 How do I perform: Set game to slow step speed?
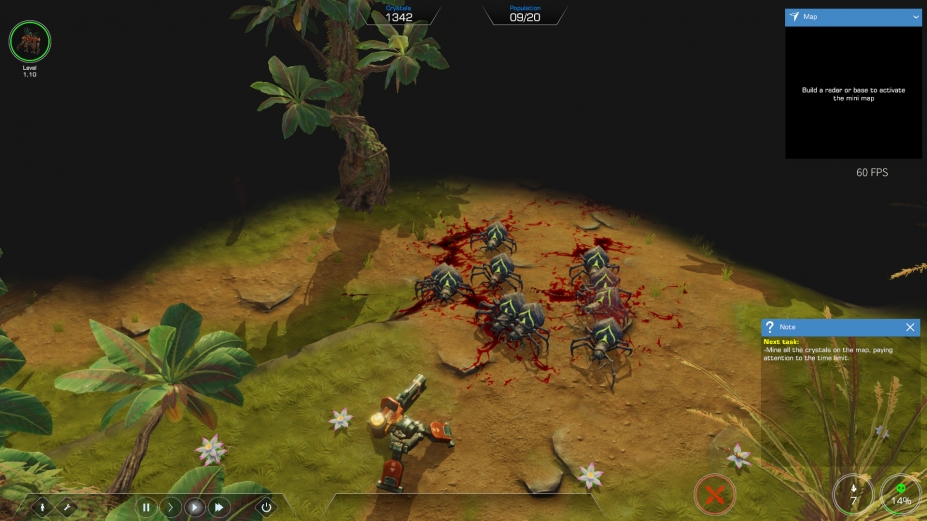171,507
